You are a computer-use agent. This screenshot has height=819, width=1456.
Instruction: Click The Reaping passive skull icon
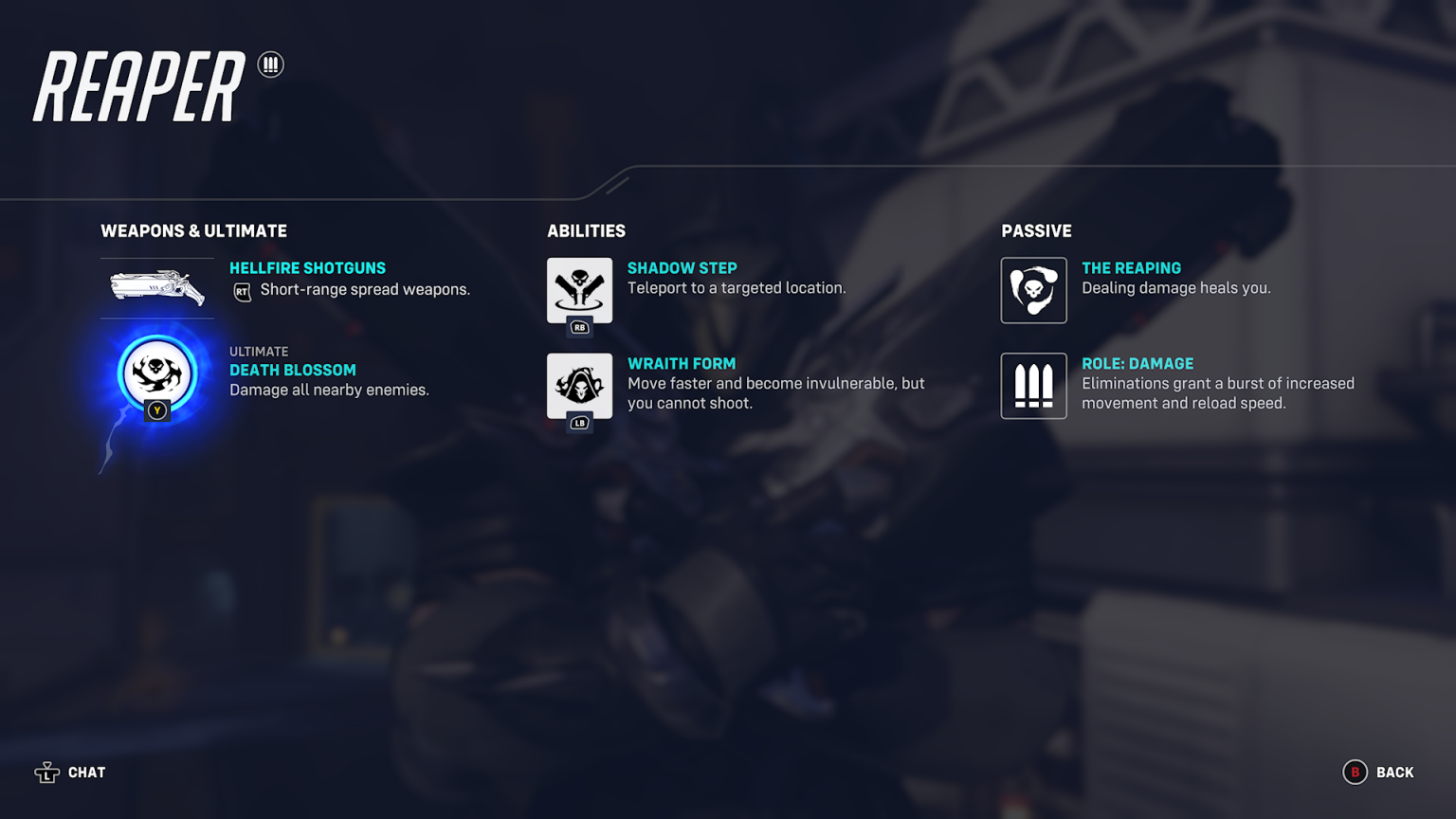[1033, 291]
